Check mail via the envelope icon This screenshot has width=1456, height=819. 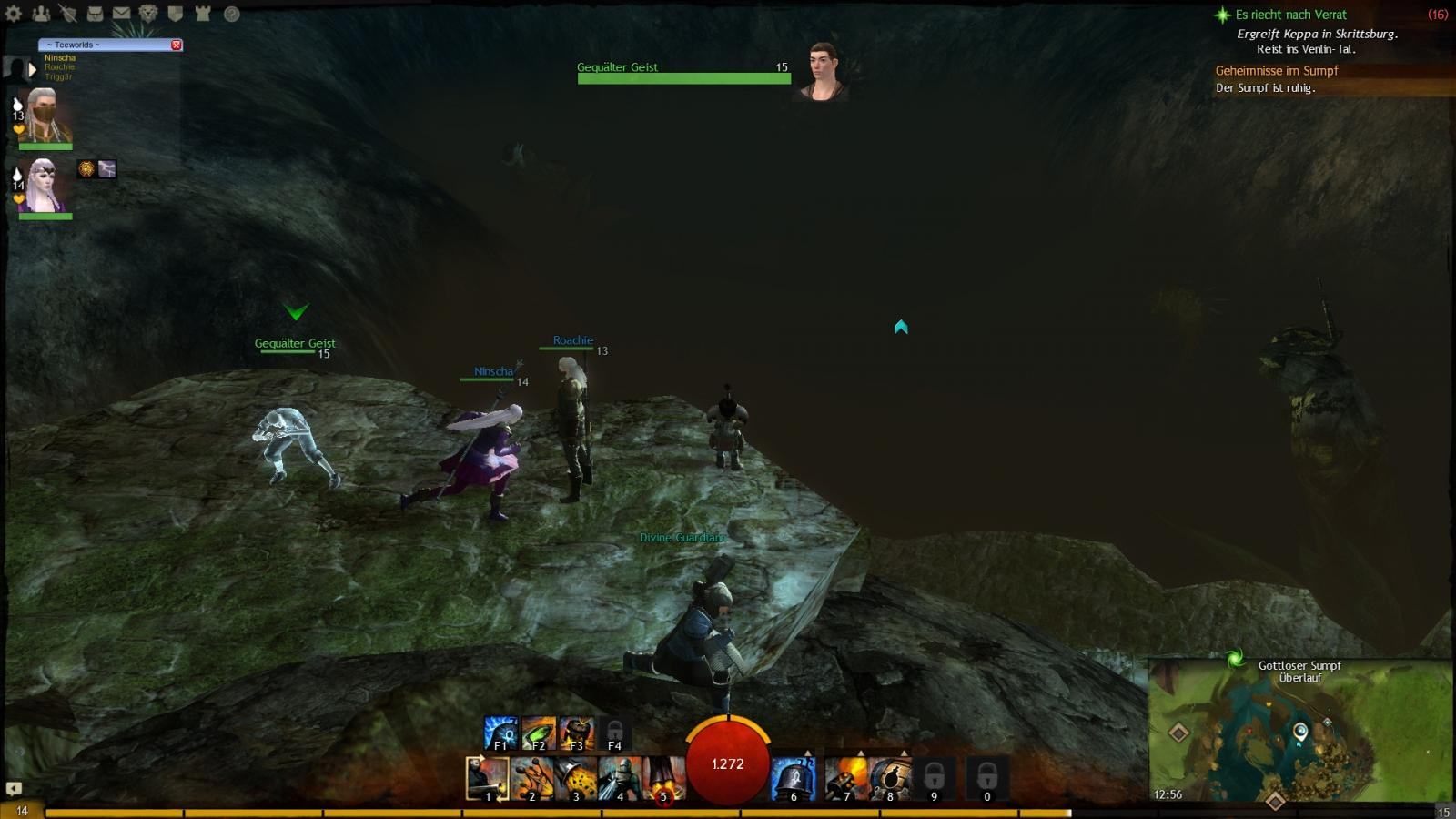coord(121,14)
